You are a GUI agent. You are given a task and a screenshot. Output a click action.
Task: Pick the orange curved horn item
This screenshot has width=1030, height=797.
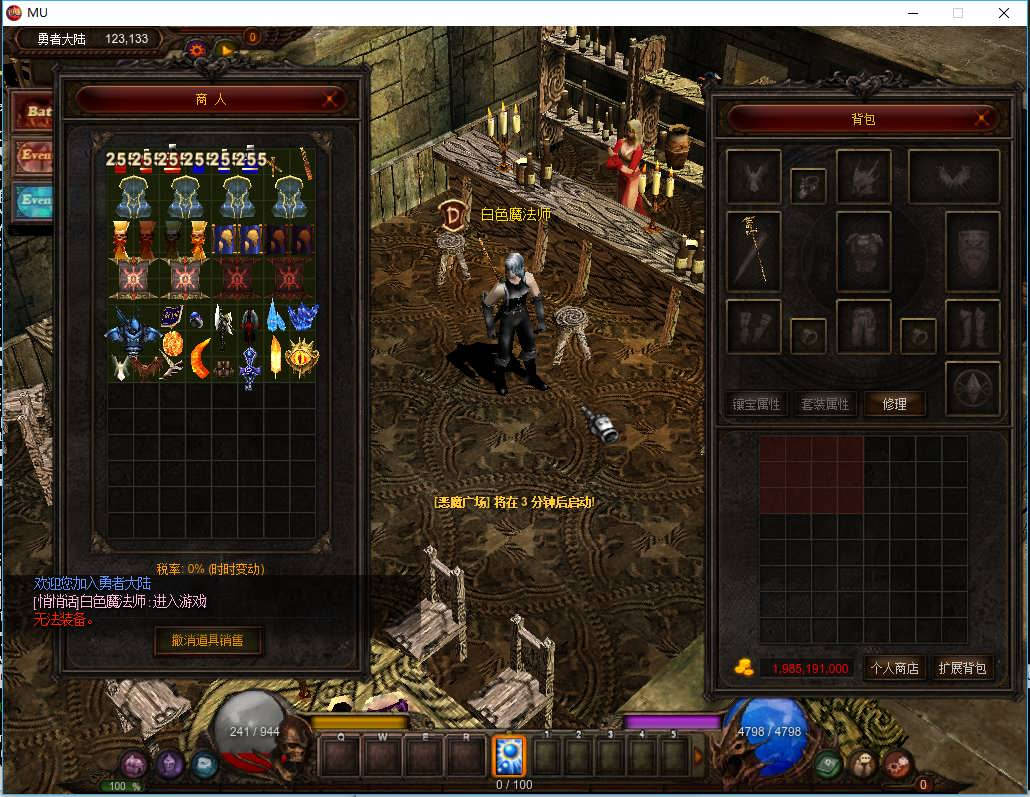pos(201,359)
